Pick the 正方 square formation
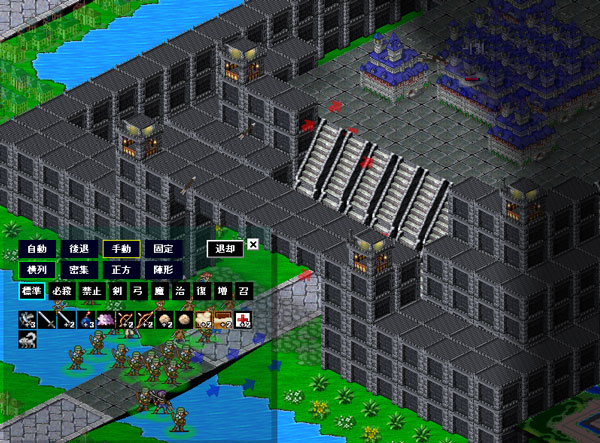This screenshot has height=443, width=600. coord(121,269)
